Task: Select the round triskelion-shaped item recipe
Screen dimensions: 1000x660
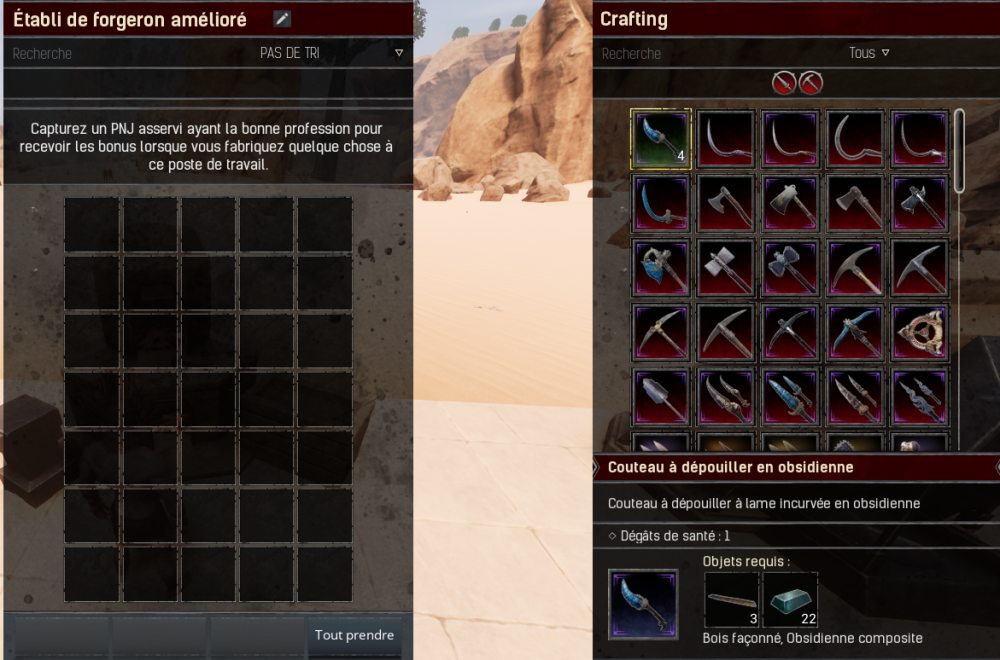Action: tap(919, 331)
